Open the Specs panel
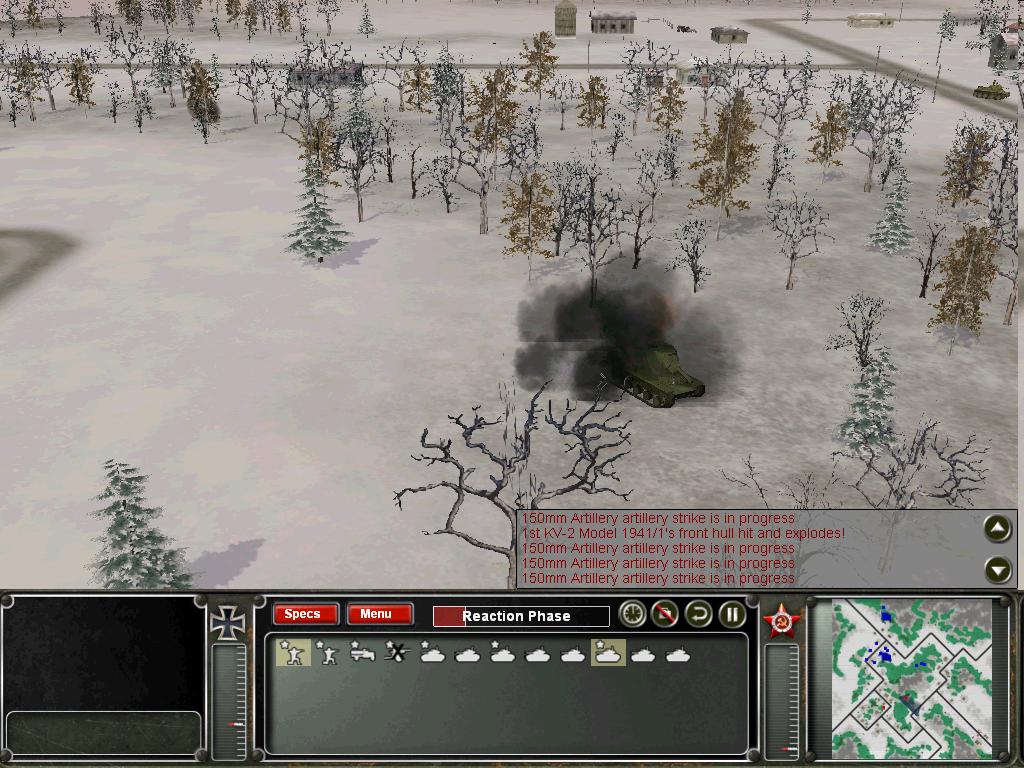Image resolution: width=1024 pixels, height=768 pixels. (x=303, y=614)
